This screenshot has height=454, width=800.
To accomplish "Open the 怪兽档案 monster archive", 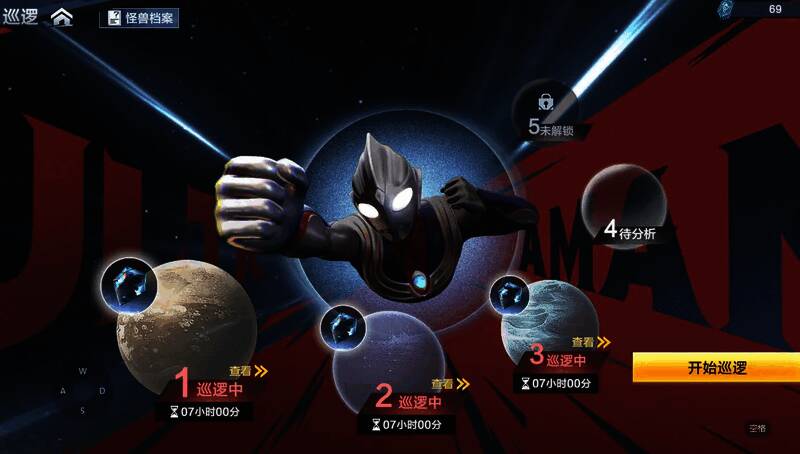I will [139, 18].
